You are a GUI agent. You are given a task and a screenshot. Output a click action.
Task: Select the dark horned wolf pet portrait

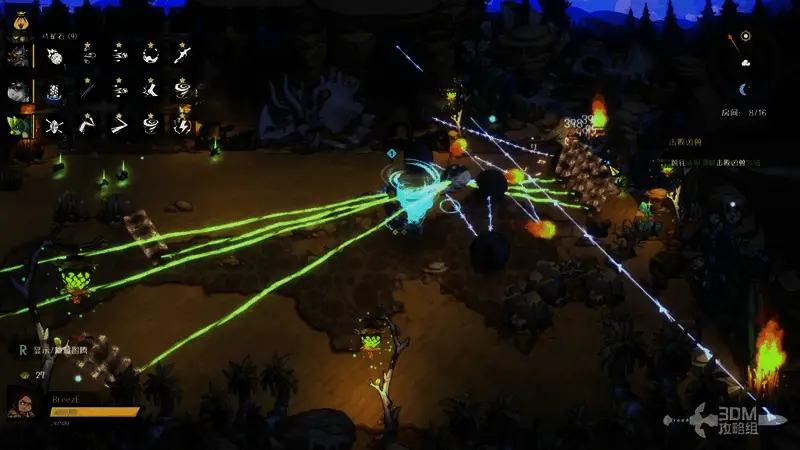[17, 55]
